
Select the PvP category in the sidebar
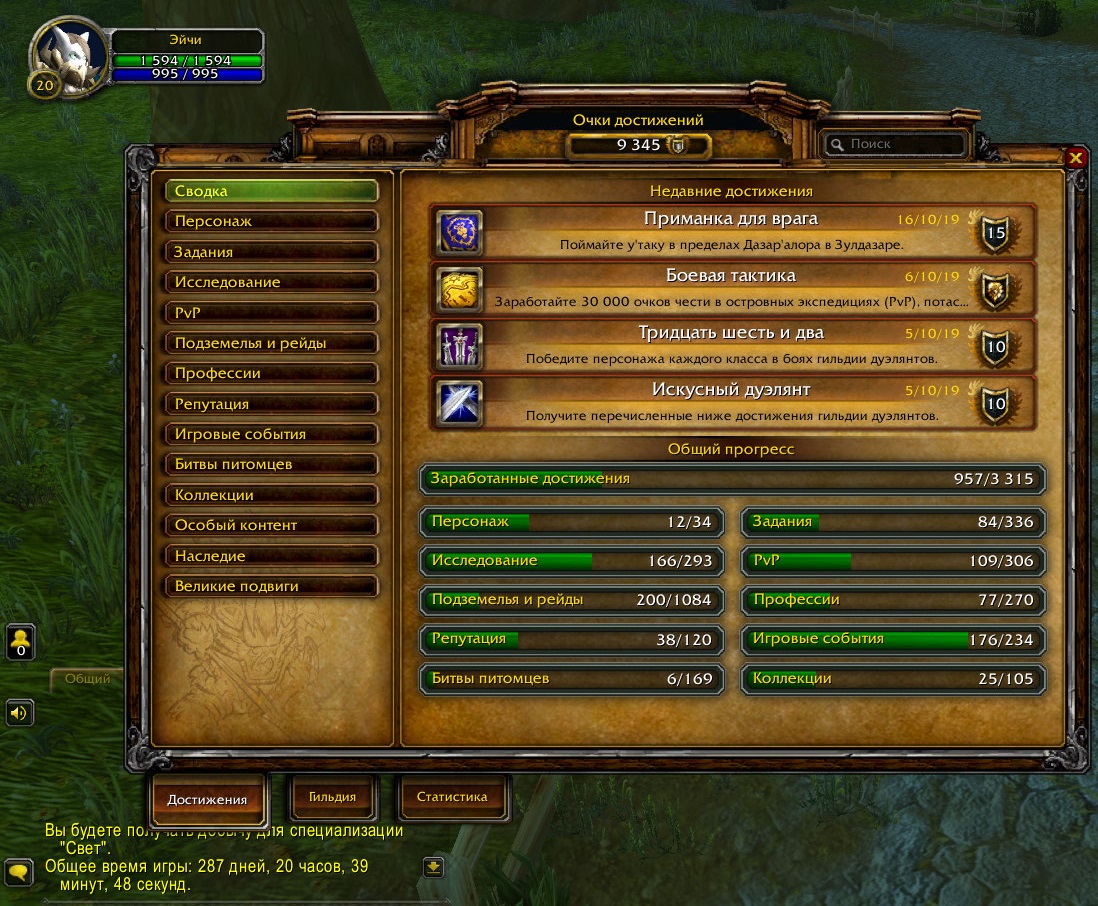271,313
